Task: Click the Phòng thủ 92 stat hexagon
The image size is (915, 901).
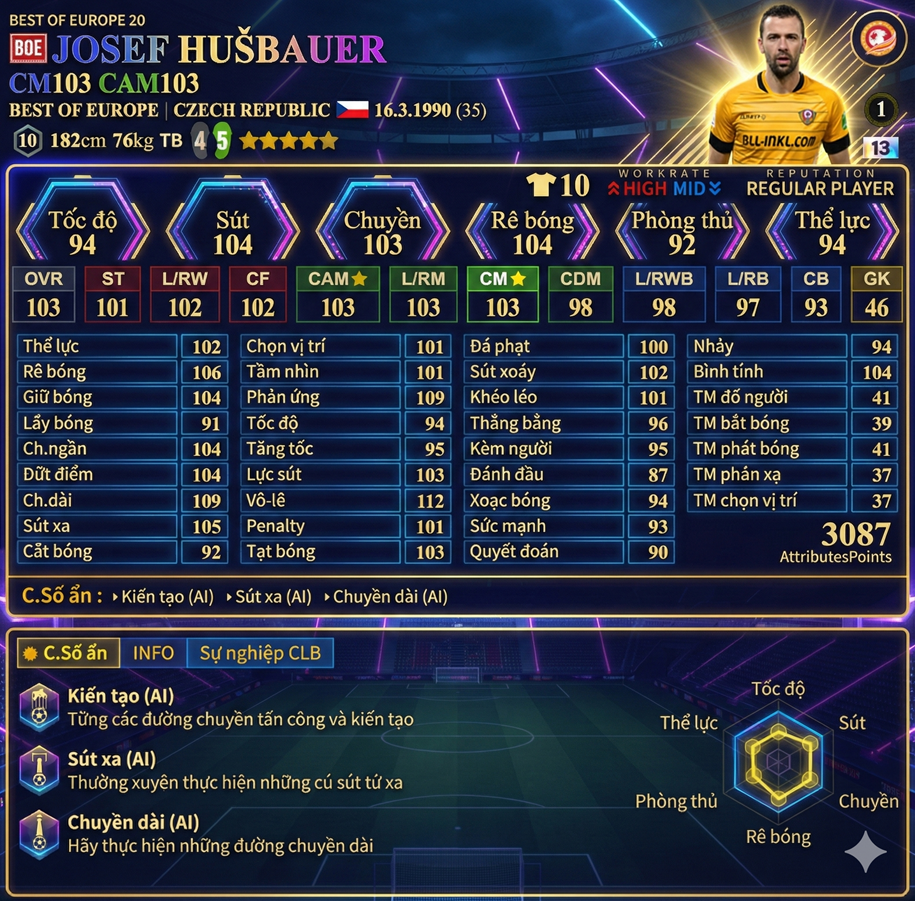Action: [682, 232]
